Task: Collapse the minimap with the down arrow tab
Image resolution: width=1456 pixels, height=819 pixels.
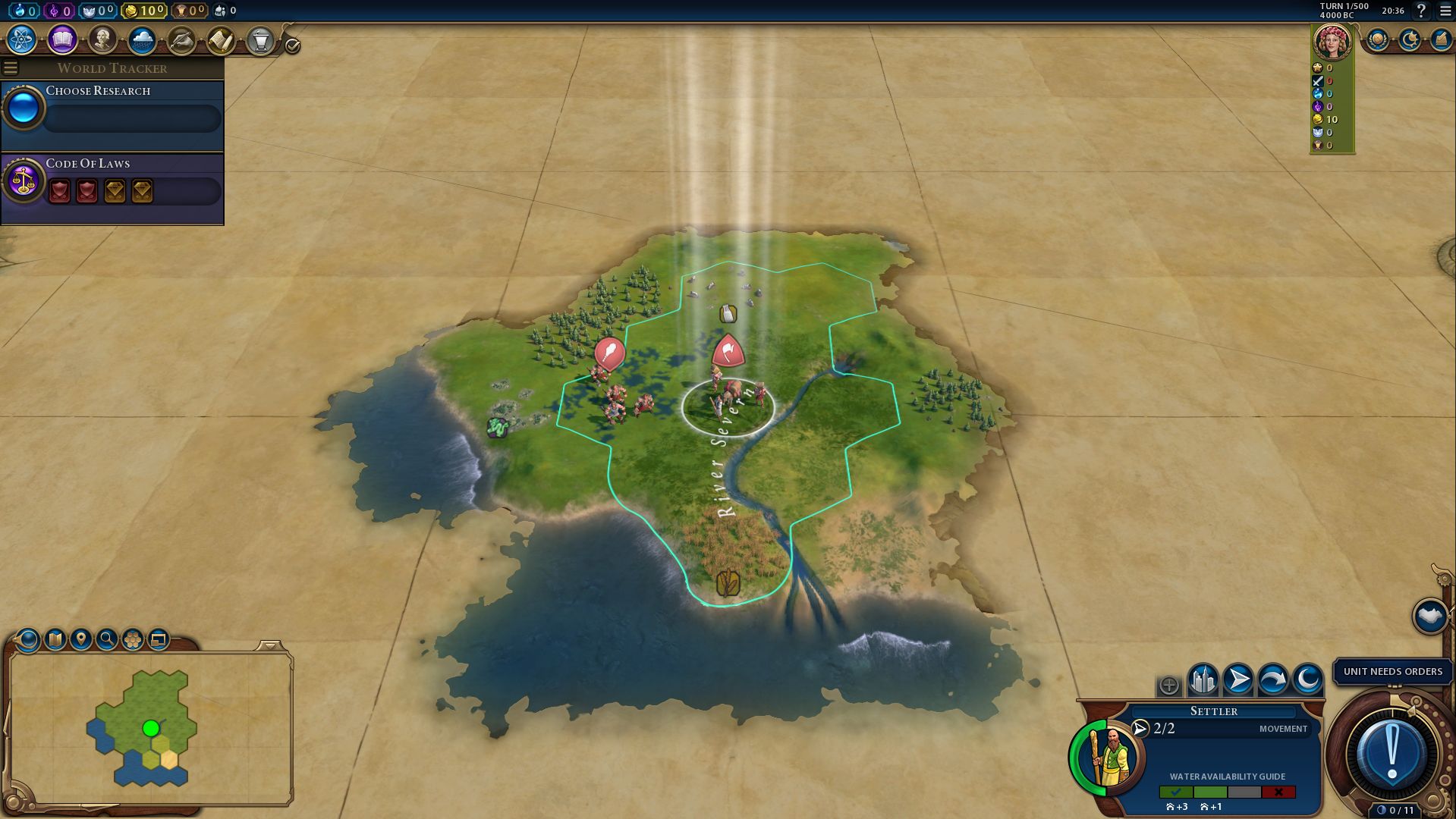Action: [269, 646]
